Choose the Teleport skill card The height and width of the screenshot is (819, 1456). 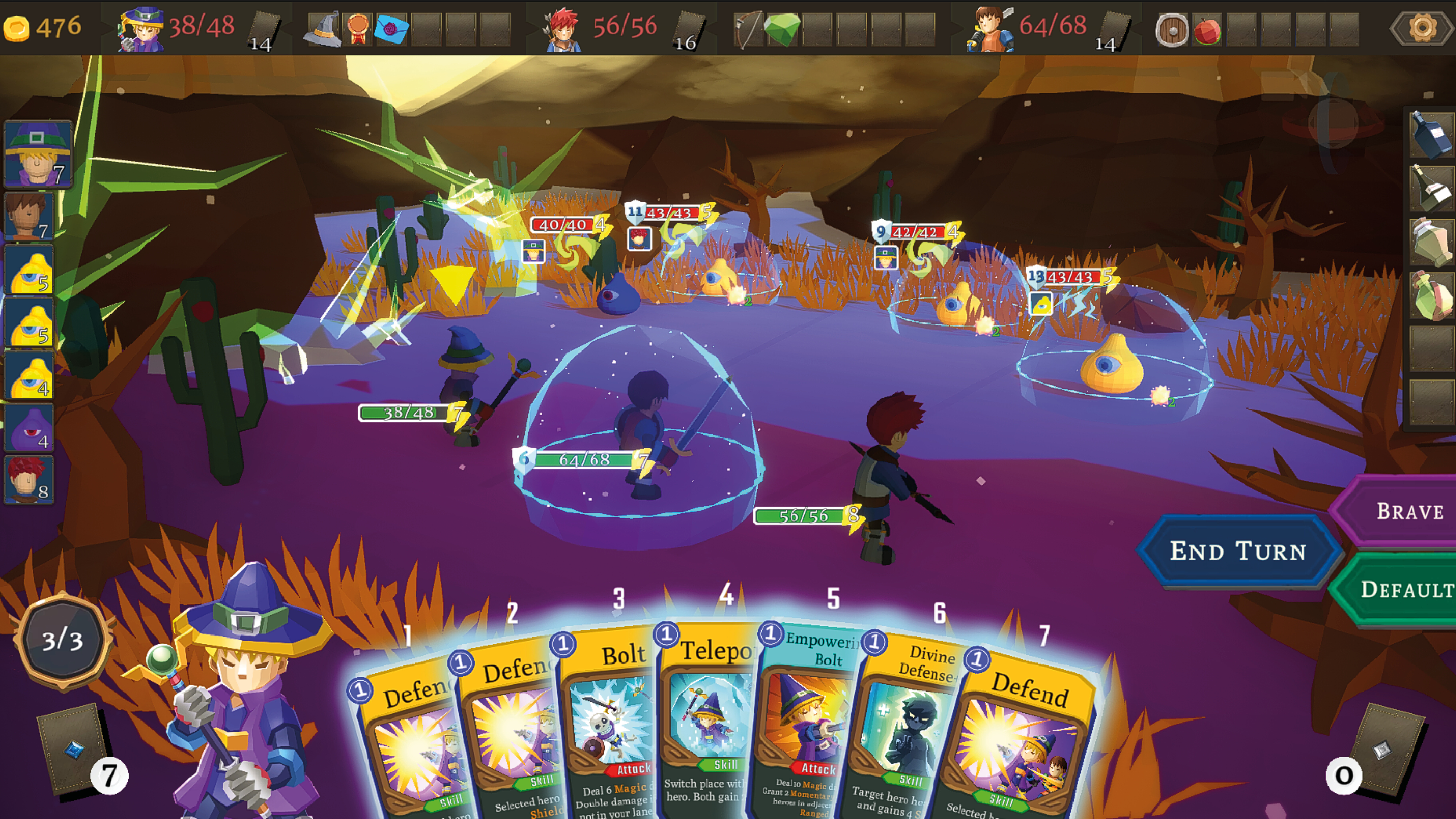coord(709,723)
